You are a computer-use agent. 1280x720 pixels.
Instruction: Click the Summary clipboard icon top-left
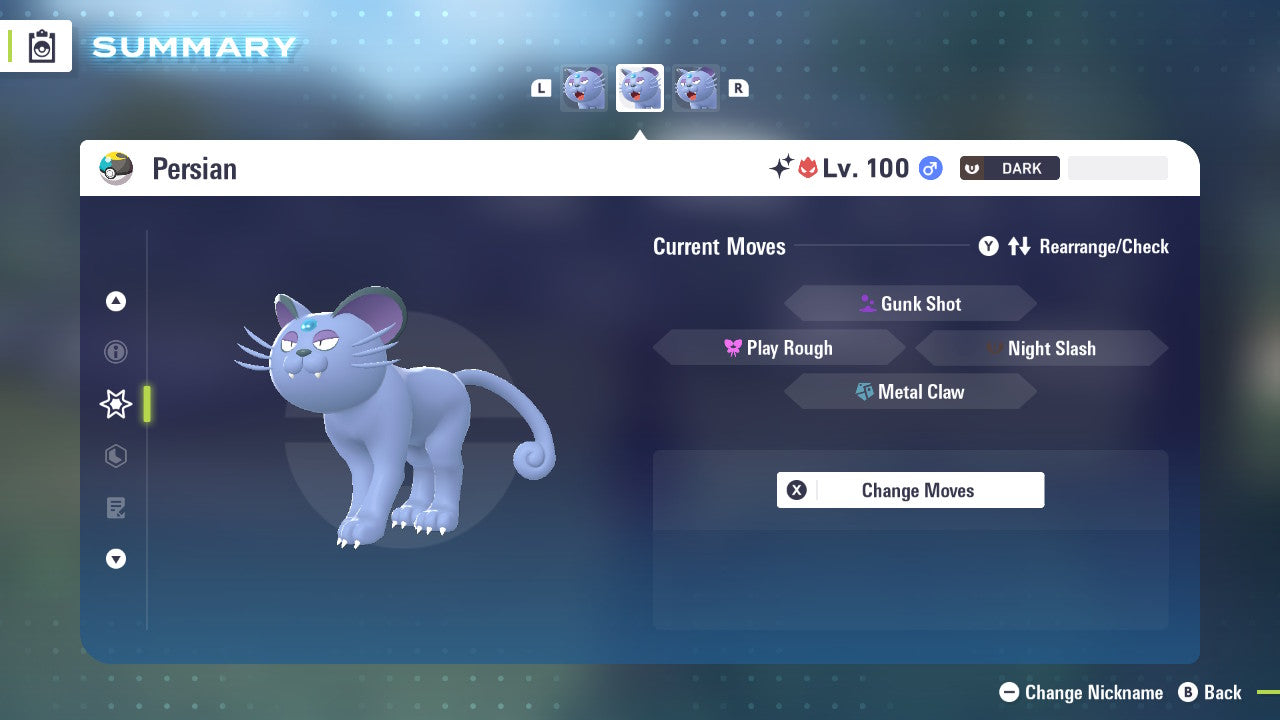[41, 46]
